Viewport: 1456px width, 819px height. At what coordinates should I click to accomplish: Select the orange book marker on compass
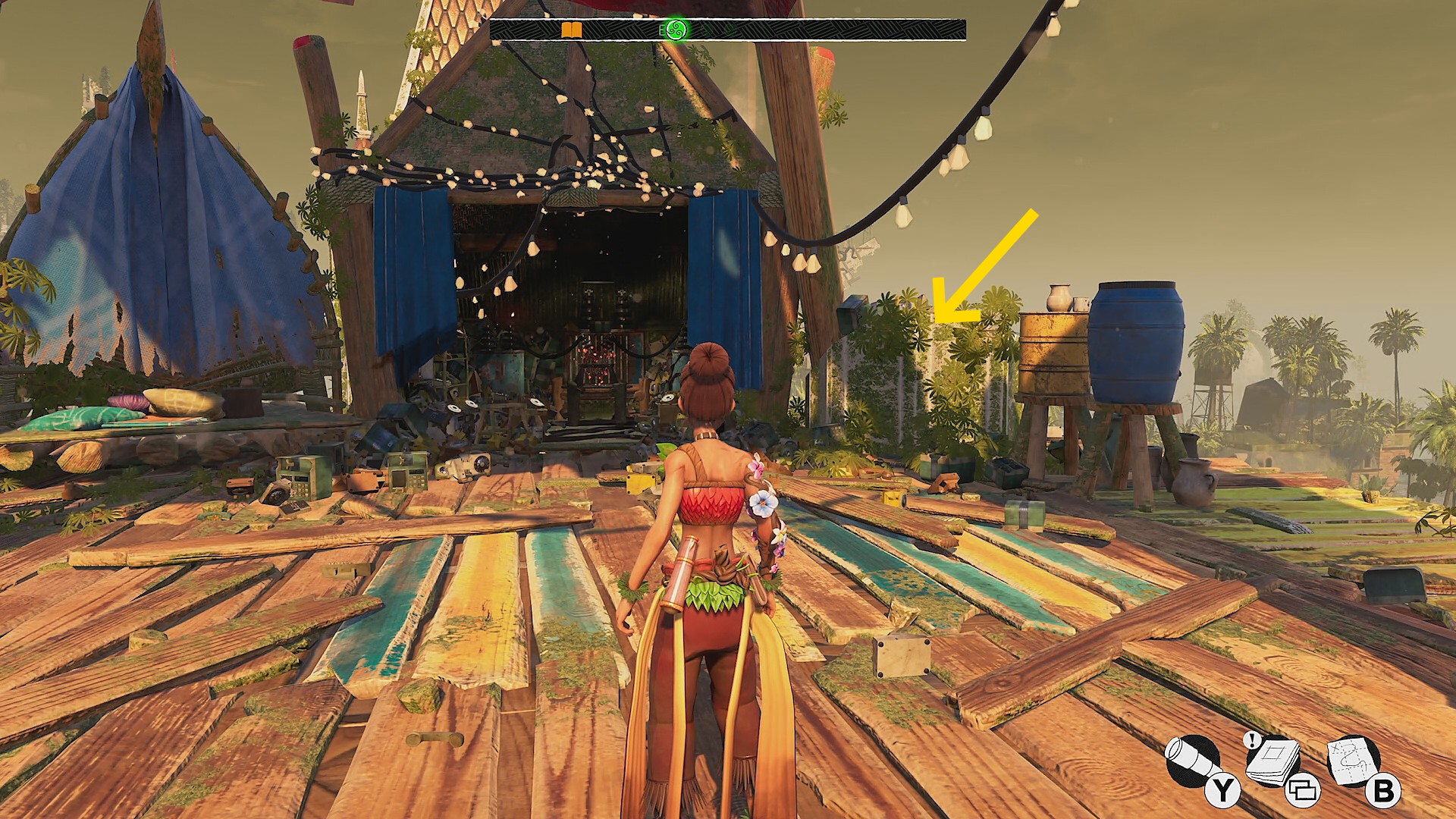tap(571, 30)
